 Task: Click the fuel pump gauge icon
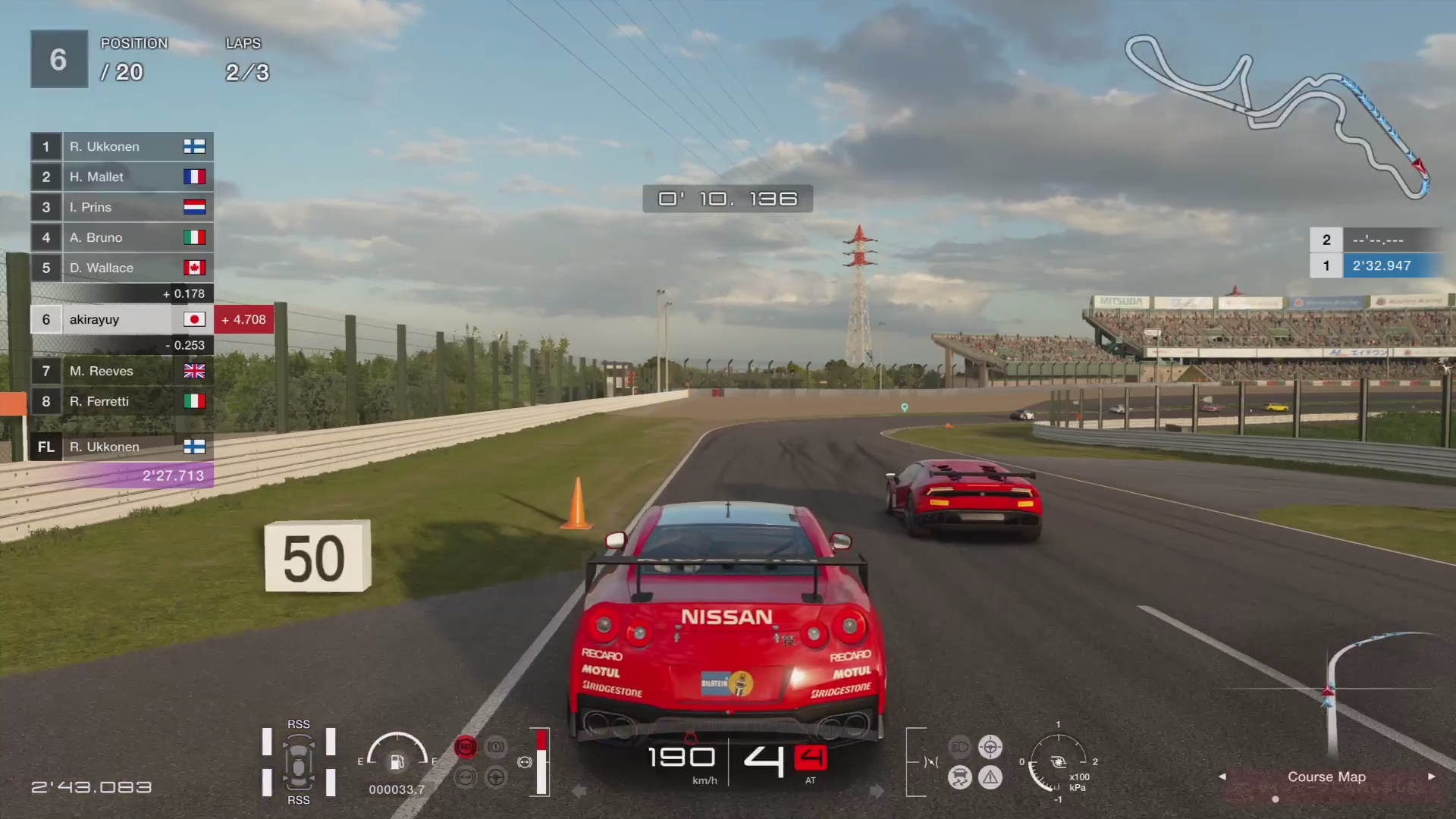point(397,761)
